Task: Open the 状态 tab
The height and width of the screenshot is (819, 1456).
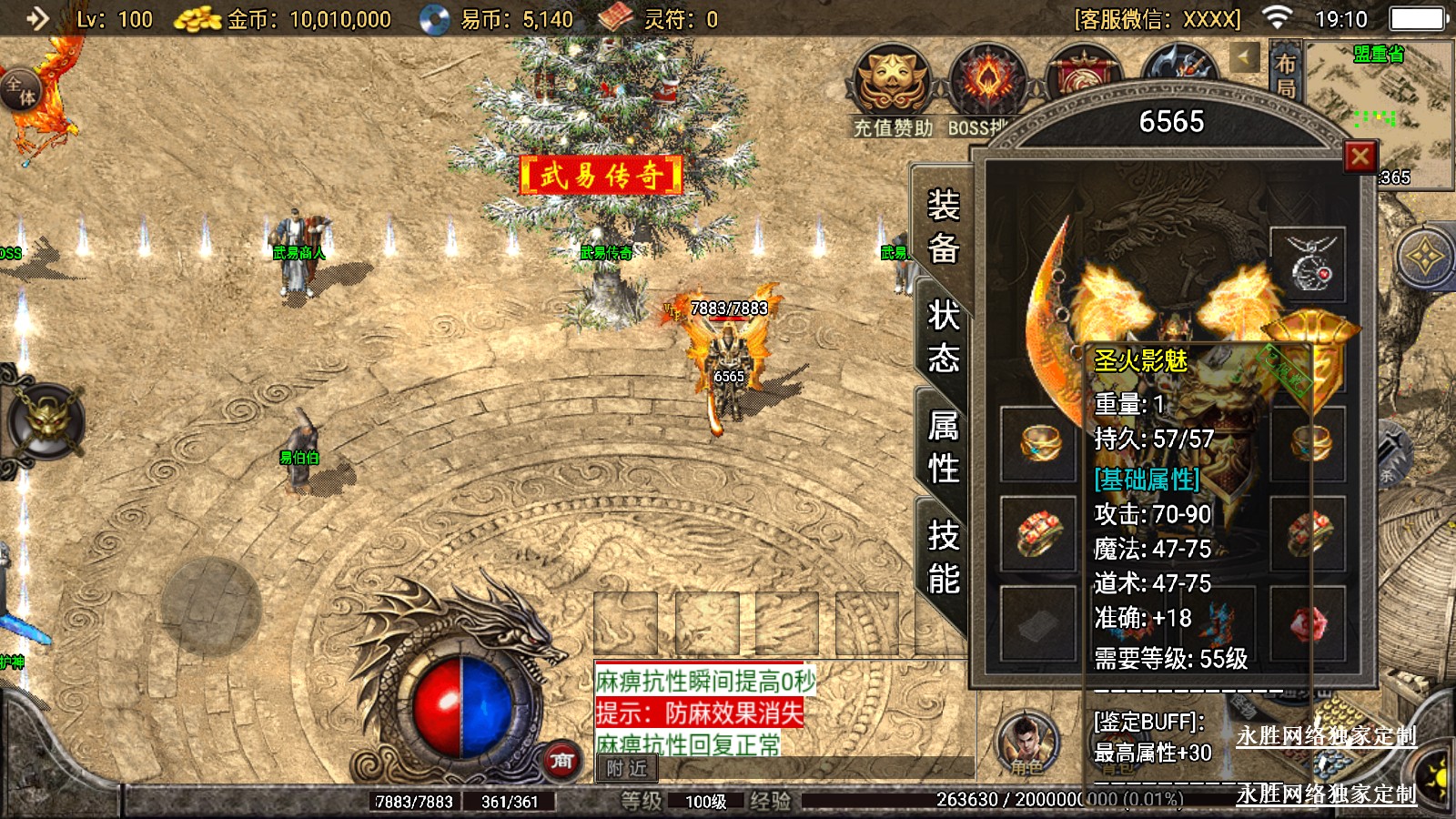Action: [944, 337]
